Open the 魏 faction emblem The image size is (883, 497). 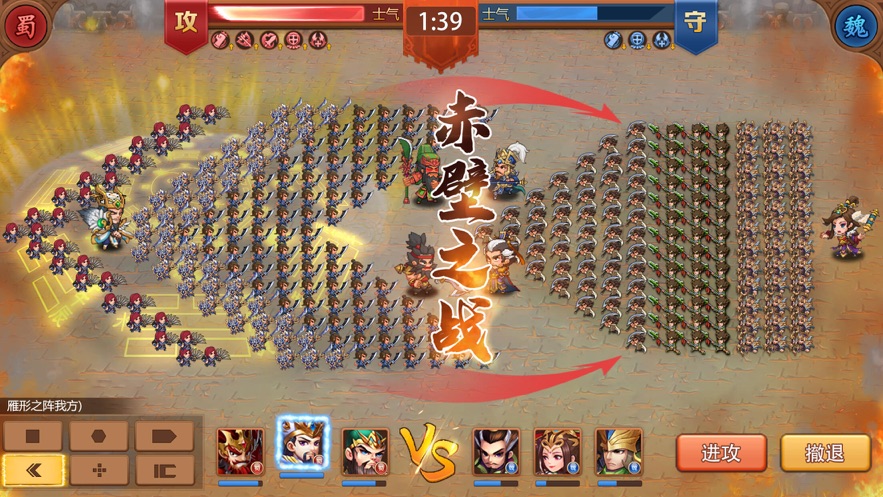(857, 24)
